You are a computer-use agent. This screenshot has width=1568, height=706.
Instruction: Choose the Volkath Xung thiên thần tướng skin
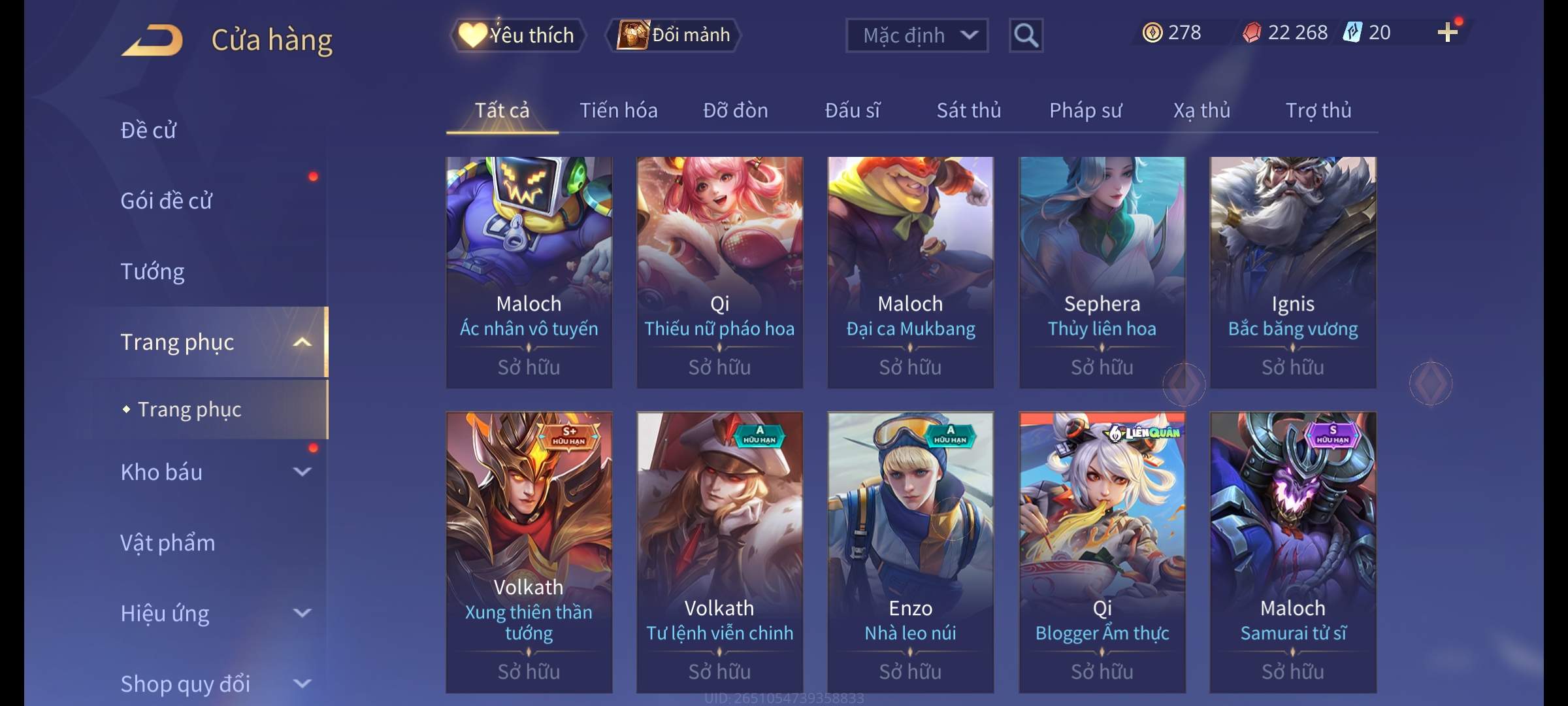pyautogui.click(x=529, y=550)
